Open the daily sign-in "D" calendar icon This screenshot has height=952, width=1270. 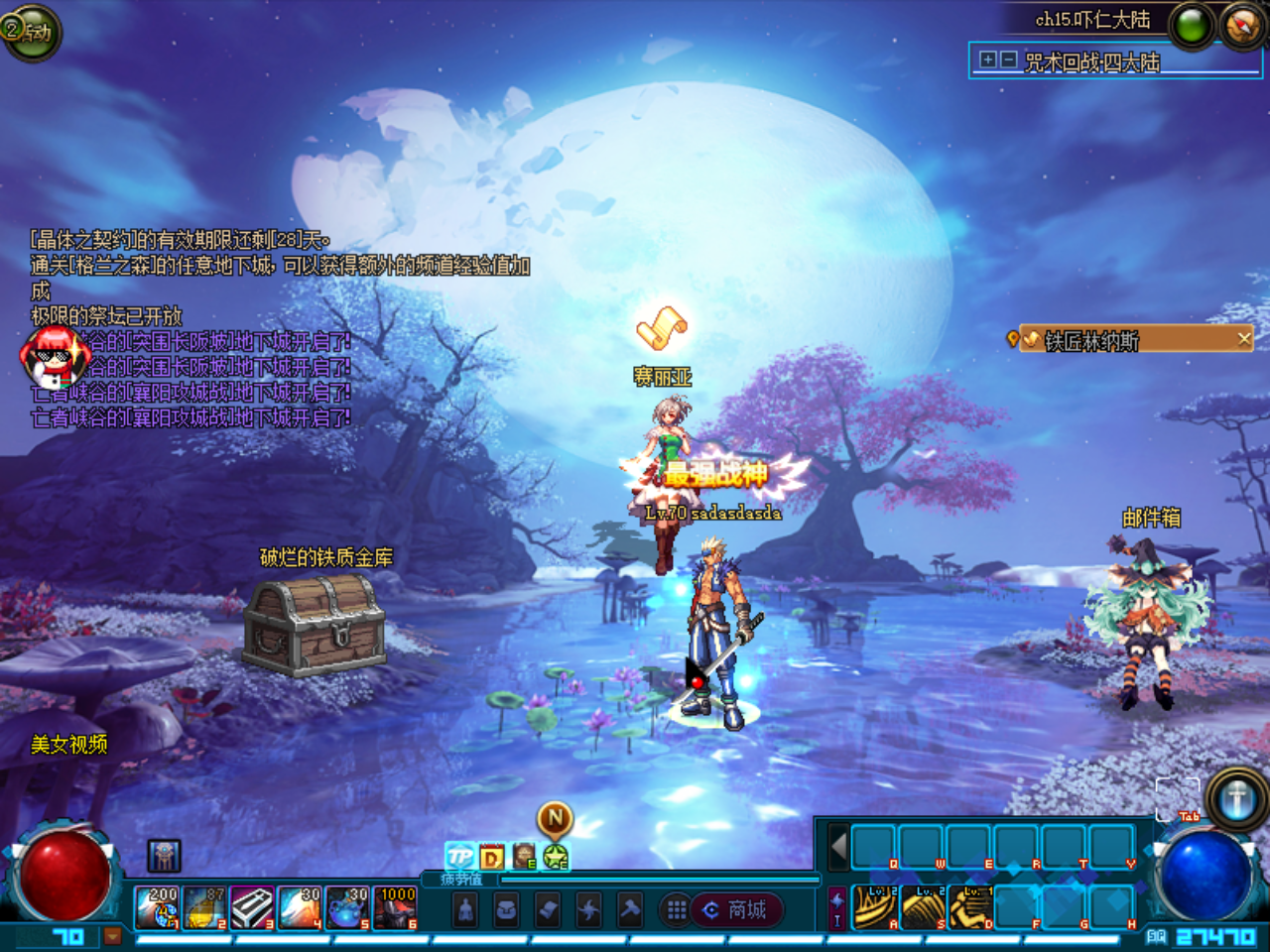[x=491, y=857]
